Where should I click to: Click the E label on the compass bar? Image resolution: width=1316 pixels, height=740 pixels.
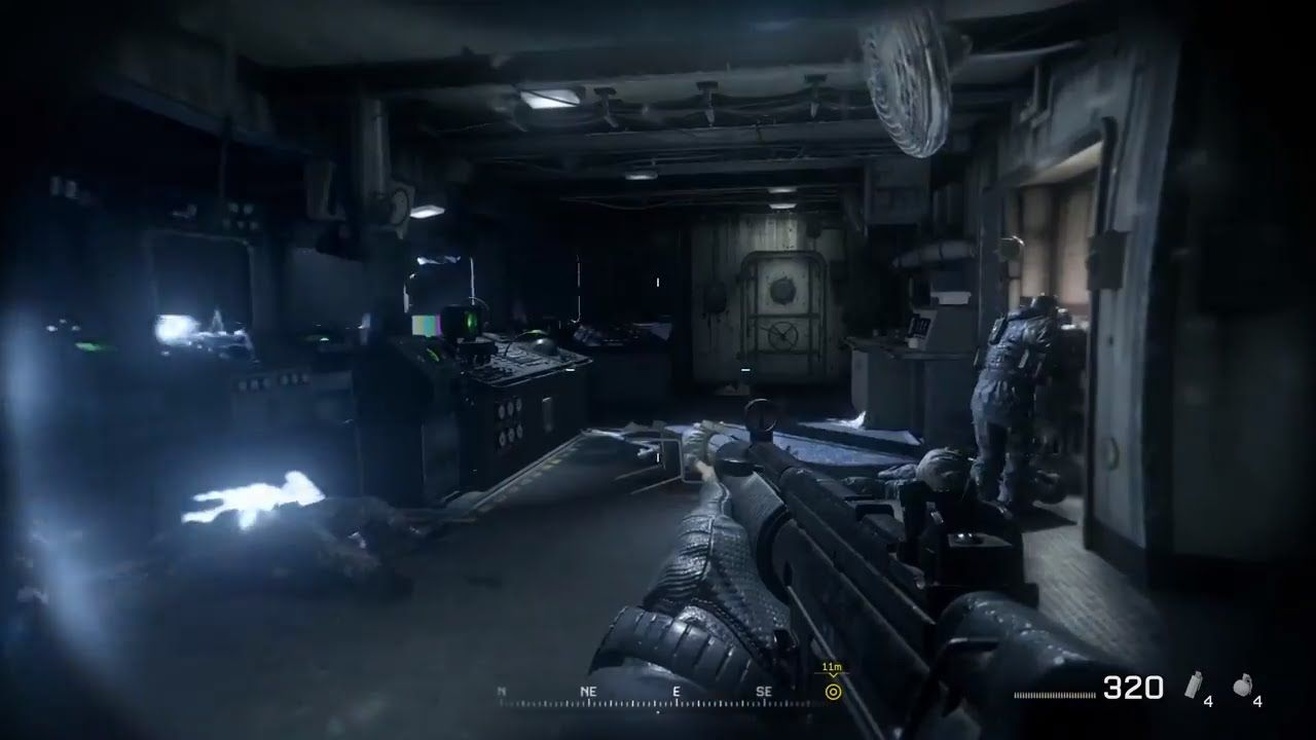677,691
